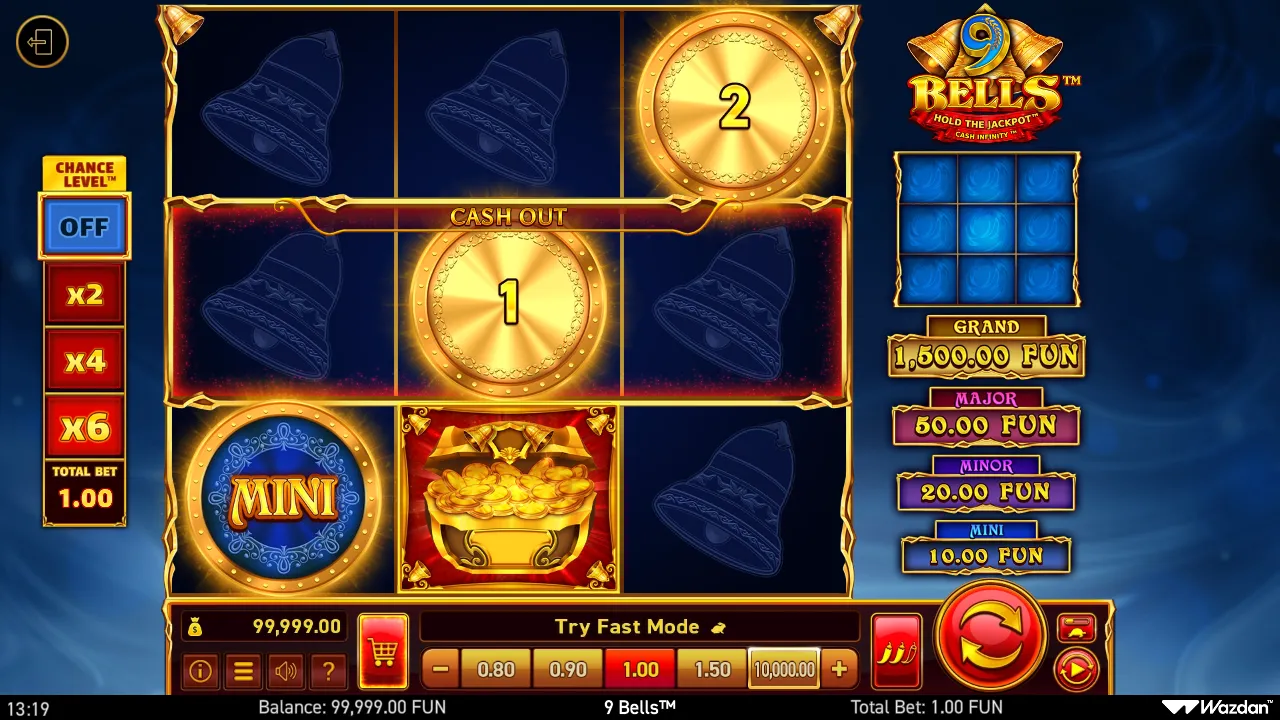Exit the game via the door icon
The width and height of the screenshot is (1280, 720).
(x=42, y=42)
